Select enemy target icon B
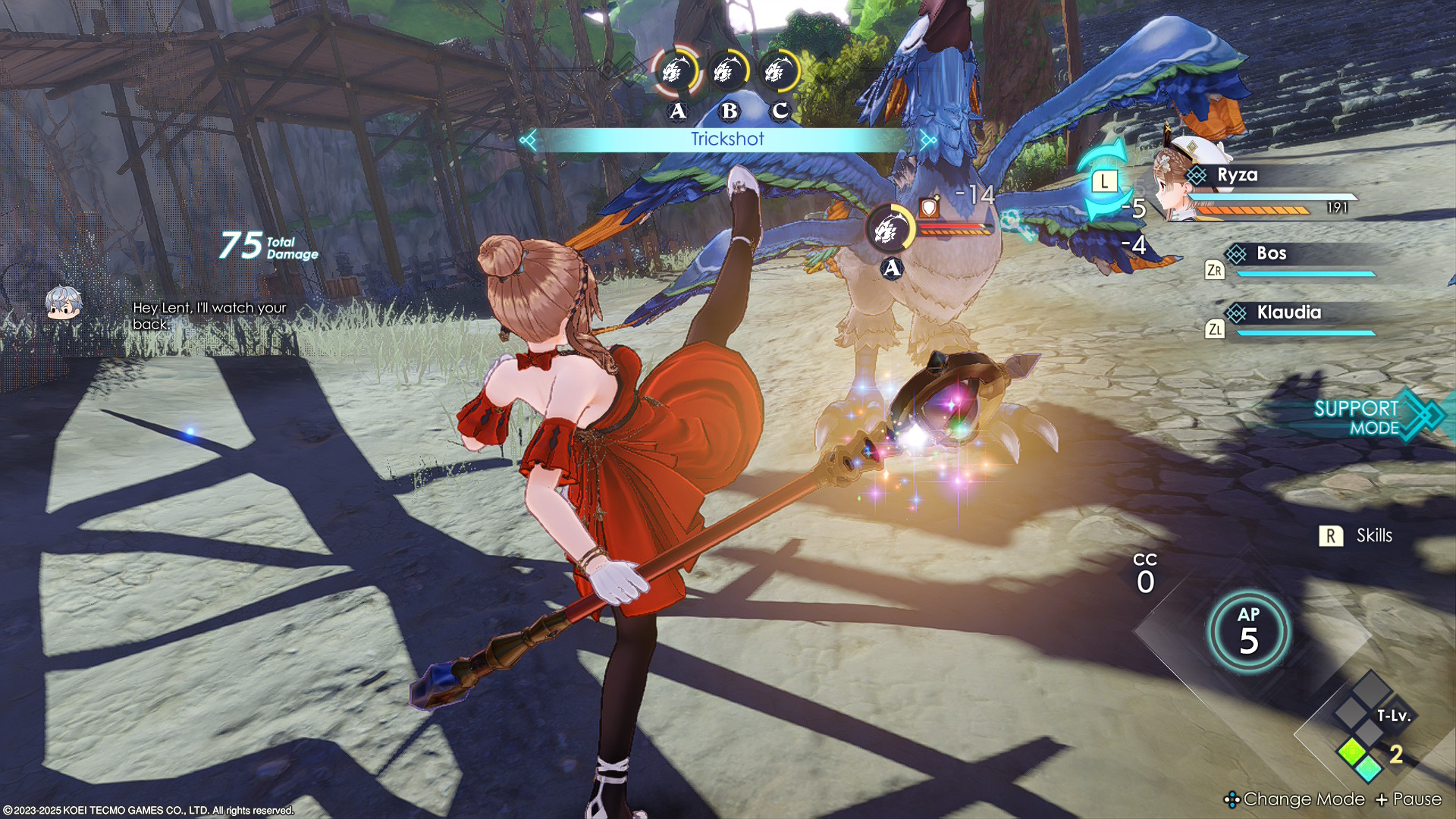The width and height of the screenshot is (1456, 819). point(728,72)
